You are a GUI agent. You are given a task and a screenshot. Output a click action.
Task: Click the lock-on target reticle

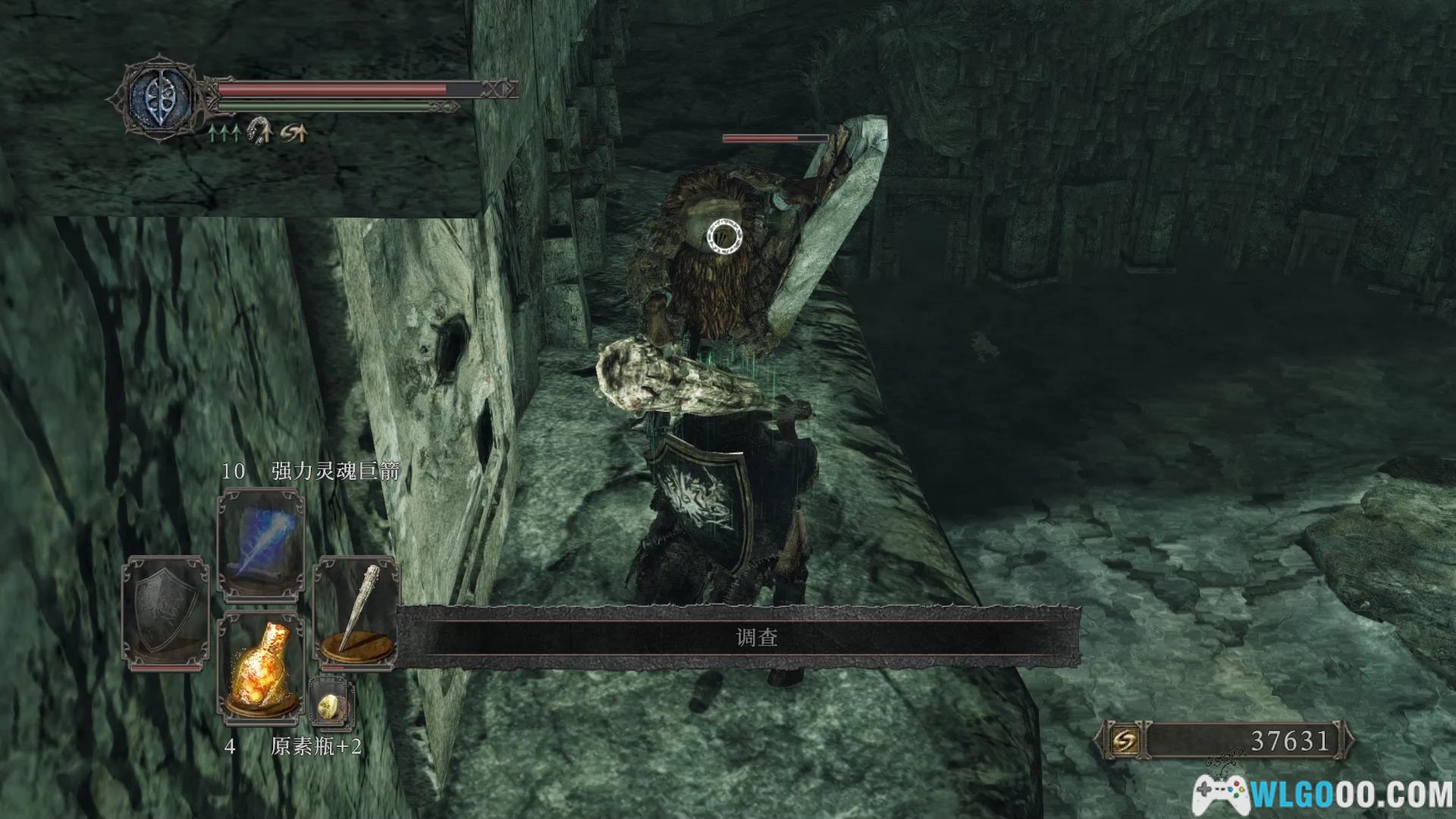coord(724,237)
